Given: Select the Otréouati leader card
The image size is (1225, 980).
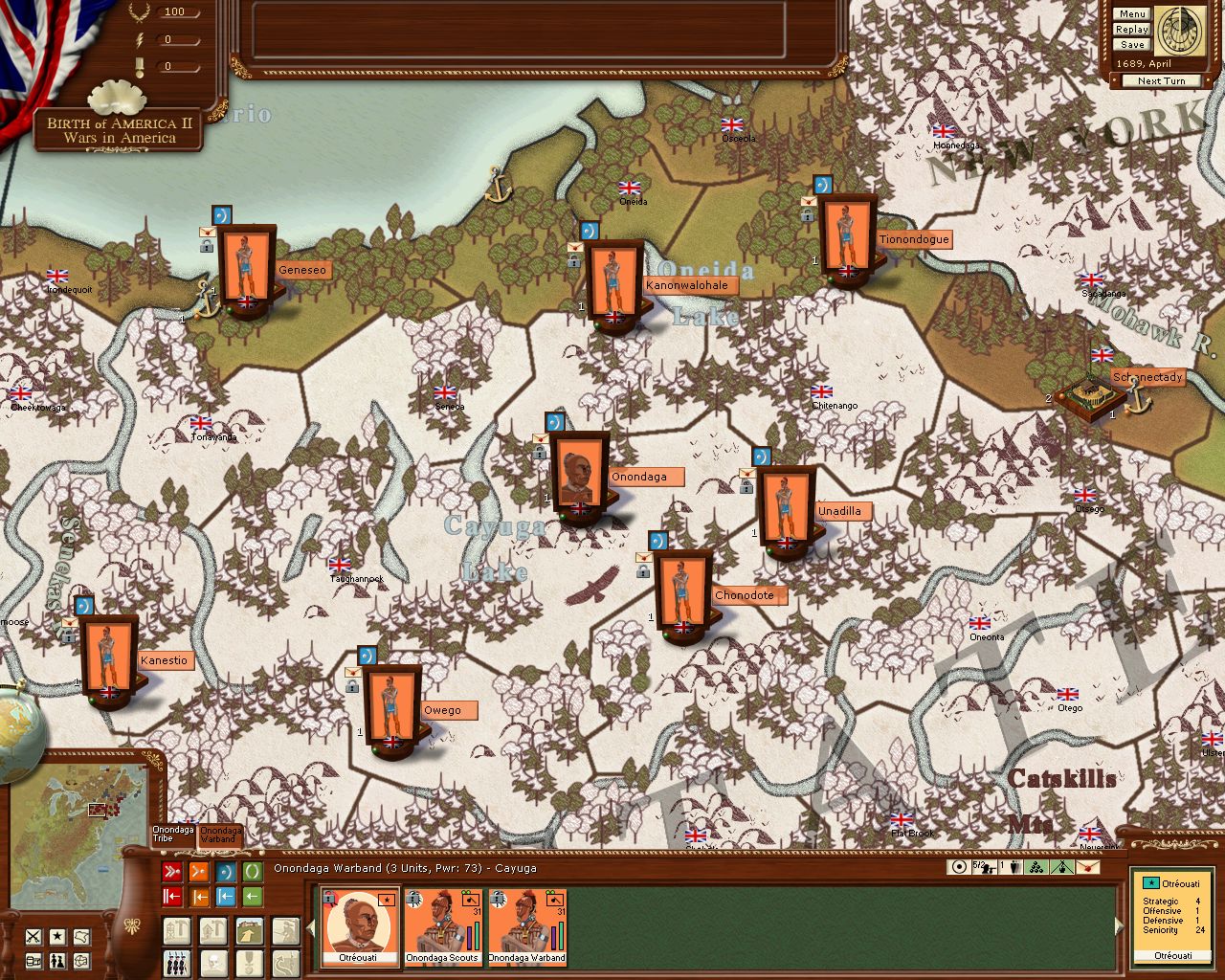Looking at the screenshot, I should click(358, 926).
